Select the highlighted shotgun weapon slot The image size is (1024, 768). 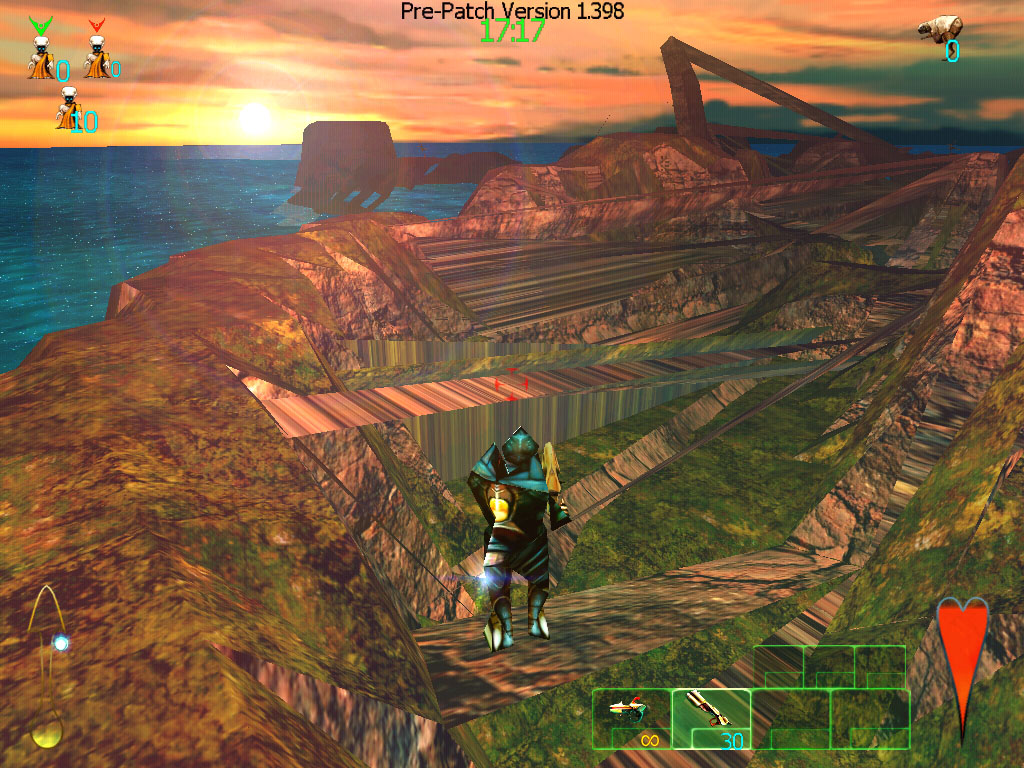pos(711,718)
